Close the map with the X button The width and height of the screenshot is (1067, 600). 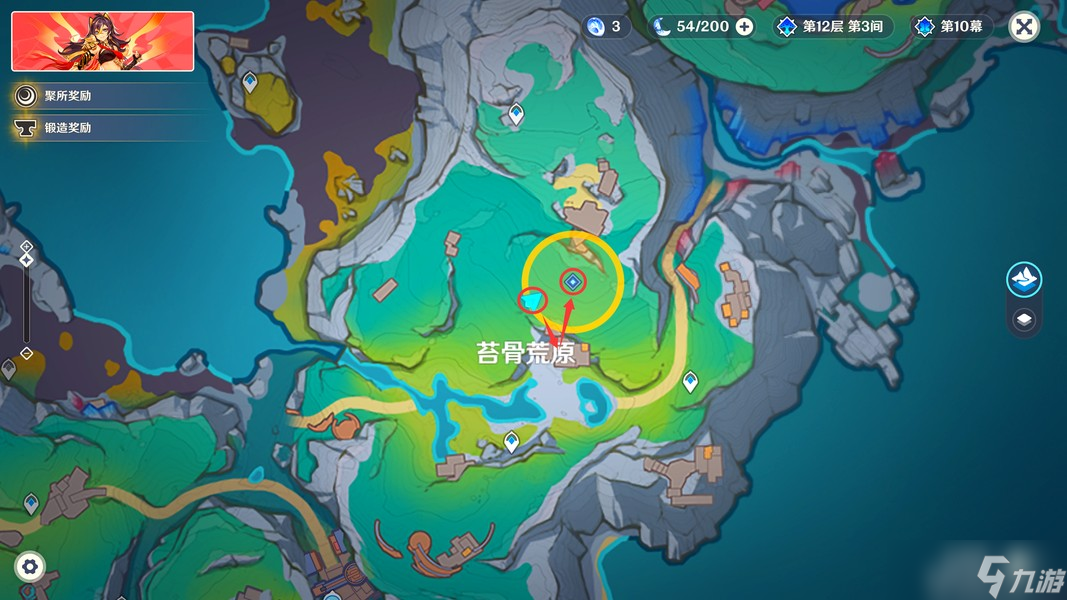(1023, 27)
